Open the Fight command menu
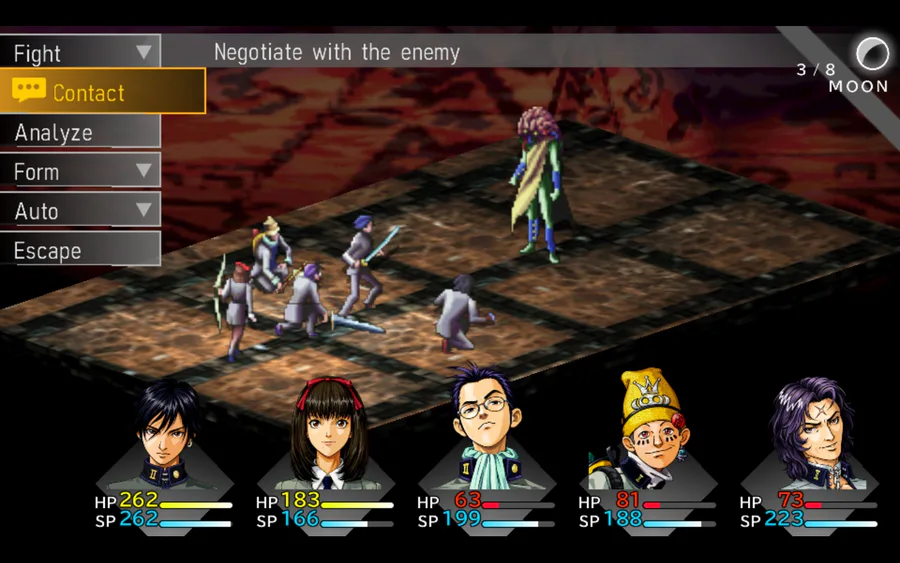The image size is (900, 563). click(80, 53)
